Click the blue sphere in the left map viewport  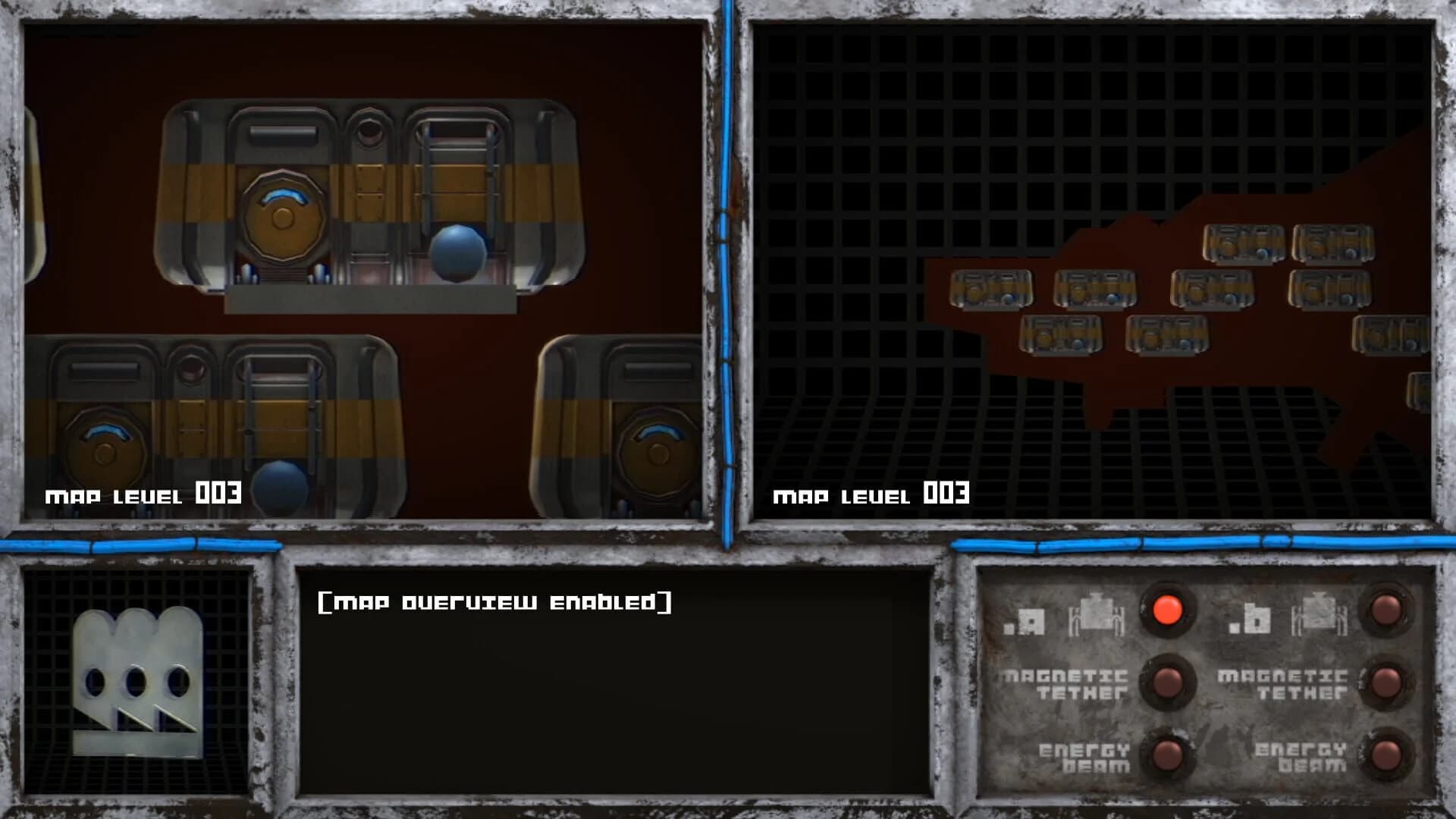[x=459, y=254]
